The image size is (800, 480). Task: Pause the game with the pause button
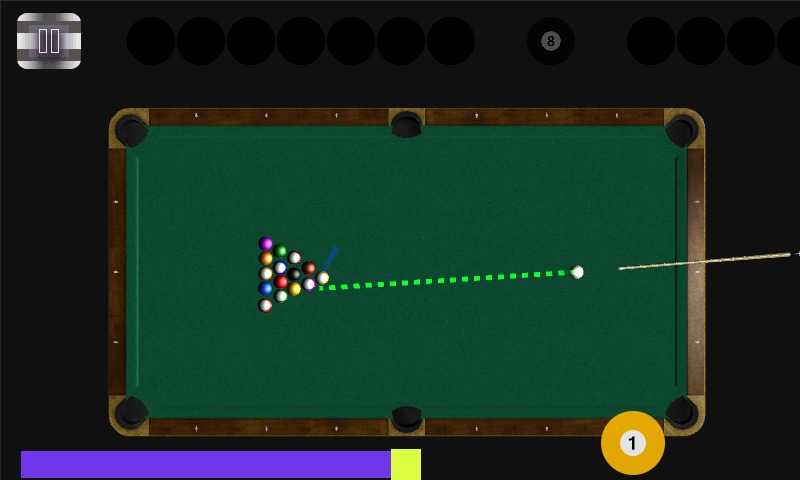tap(49, 41)
